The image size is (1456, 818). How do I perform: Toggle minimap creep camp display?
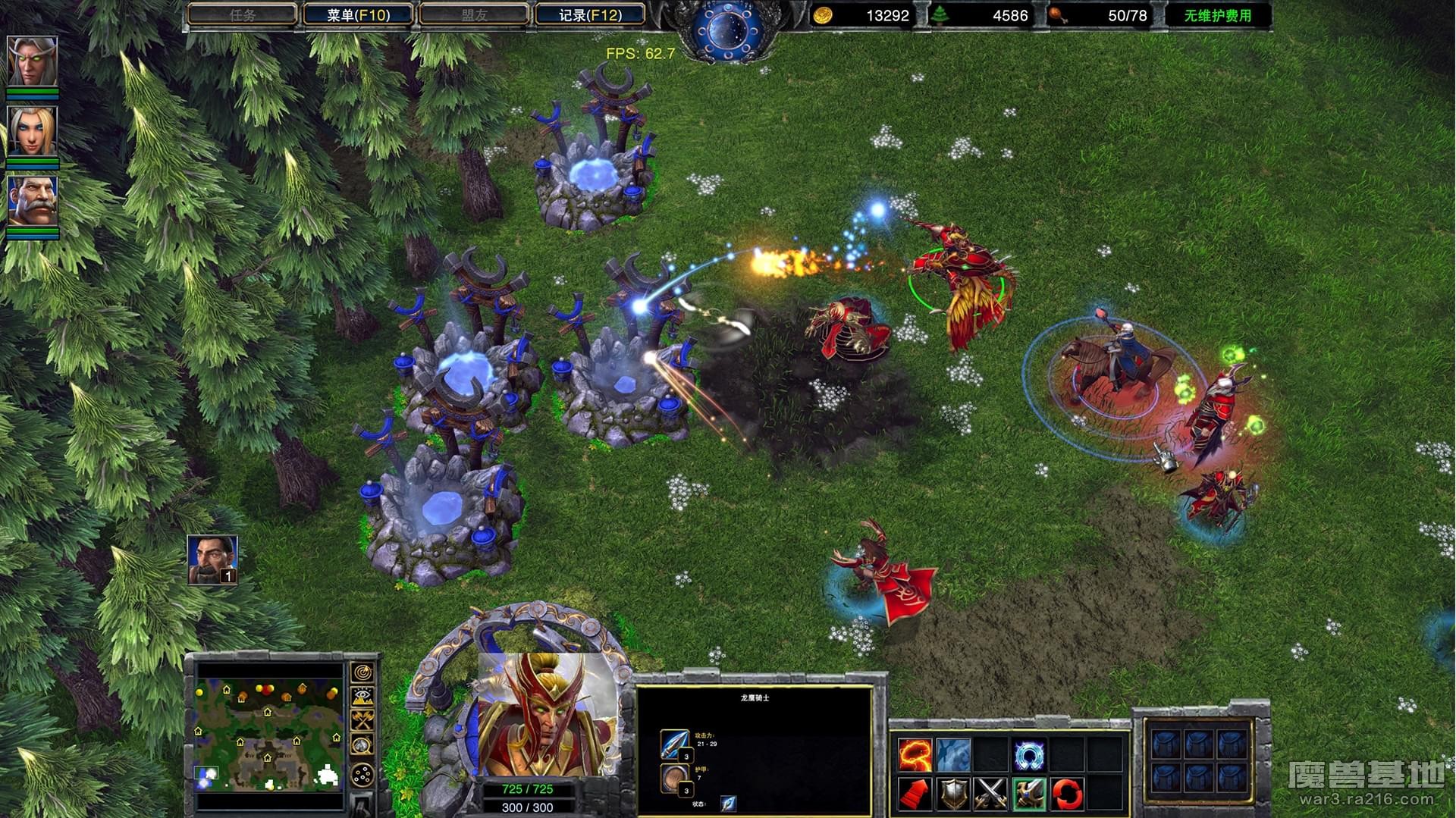[362, 745]
